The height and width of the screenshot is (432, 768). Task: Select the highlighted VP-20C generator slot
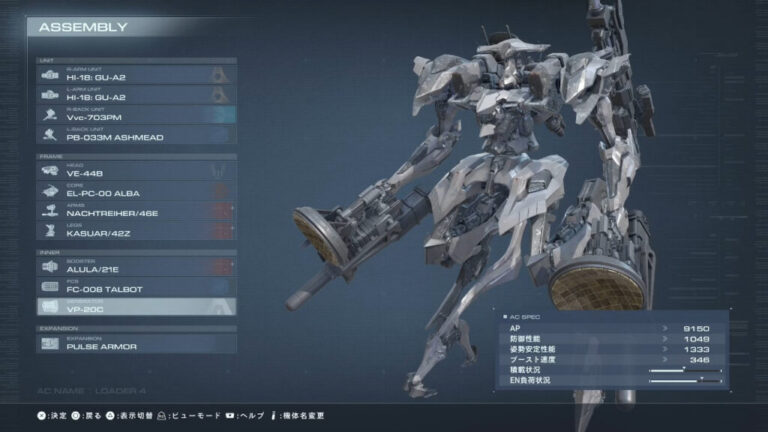click(137, 307)
